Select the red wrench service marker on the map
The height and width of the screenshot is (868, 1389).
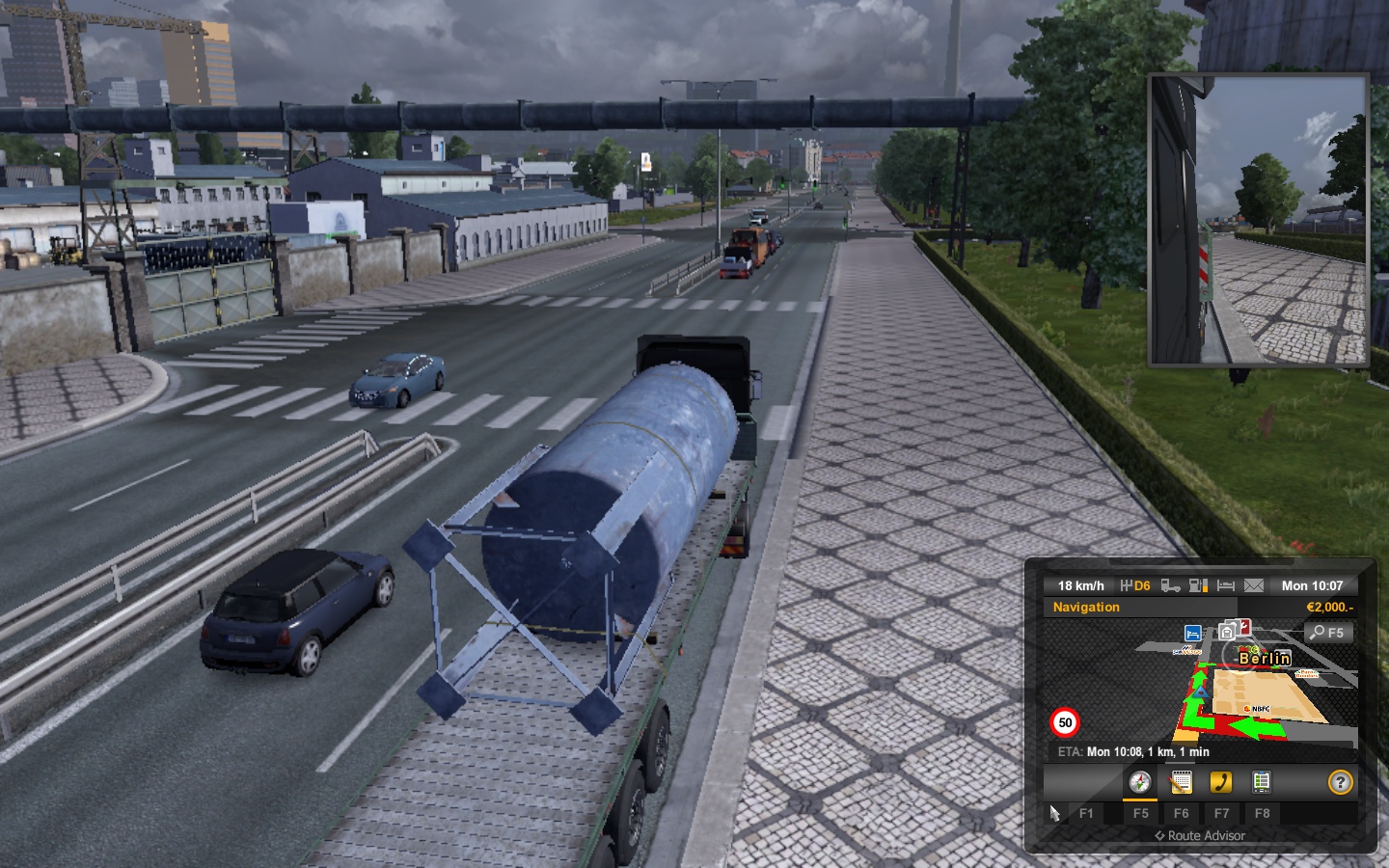pyautogui.click(x=1243, y=626)
